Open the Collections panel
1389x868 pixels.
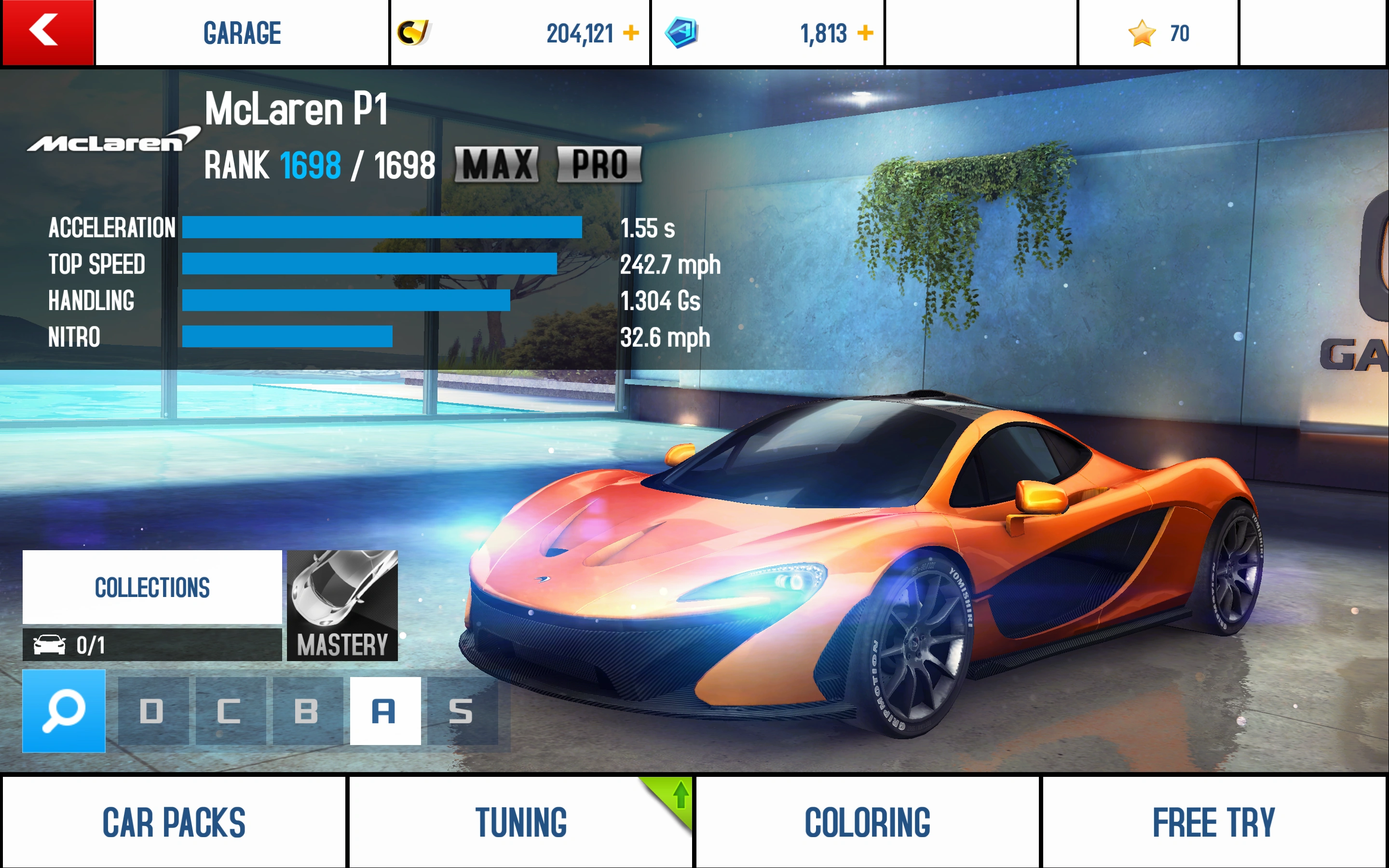152,587
